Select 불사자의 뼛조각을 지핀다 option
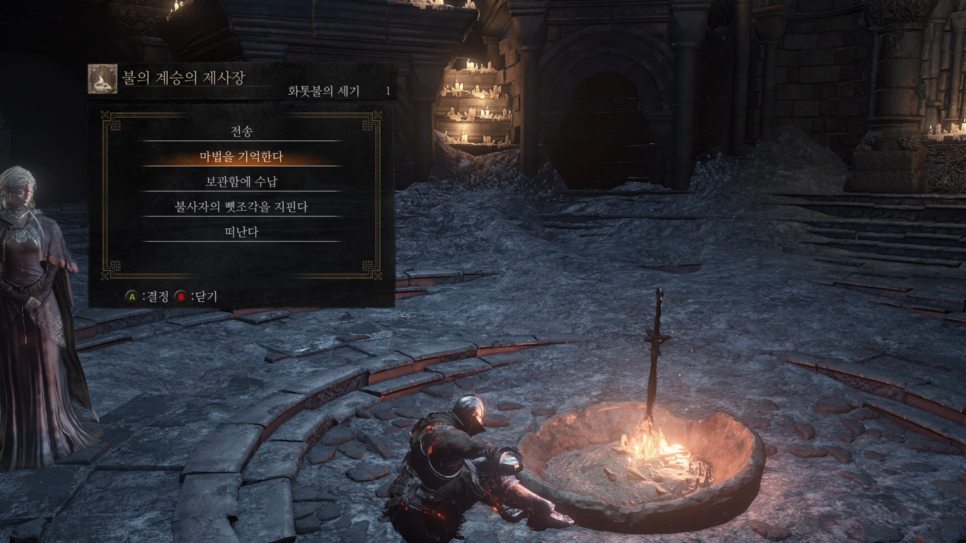The width and height of the screenshot is (966, 543). tap(241, 207)
